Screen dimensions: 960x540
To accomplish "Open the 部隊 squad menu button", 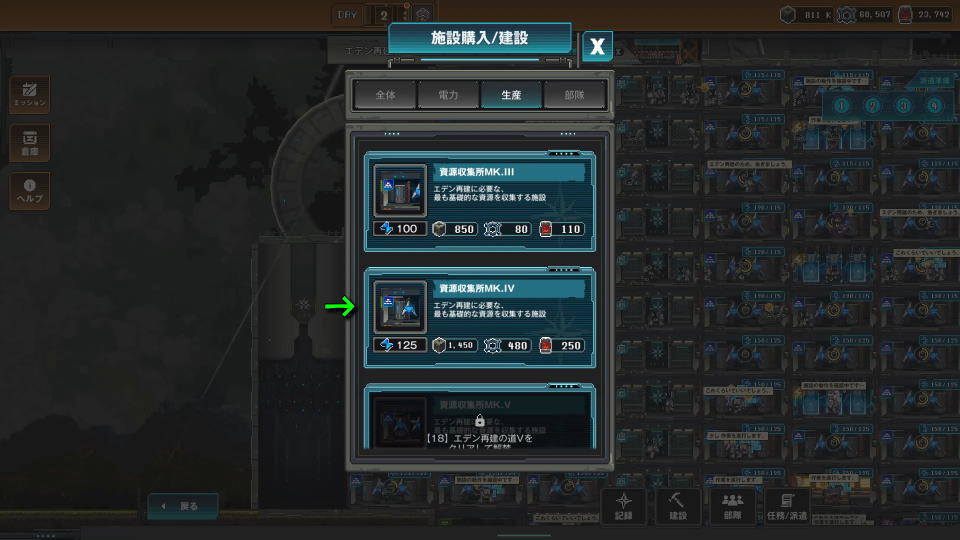I will 732,505.
